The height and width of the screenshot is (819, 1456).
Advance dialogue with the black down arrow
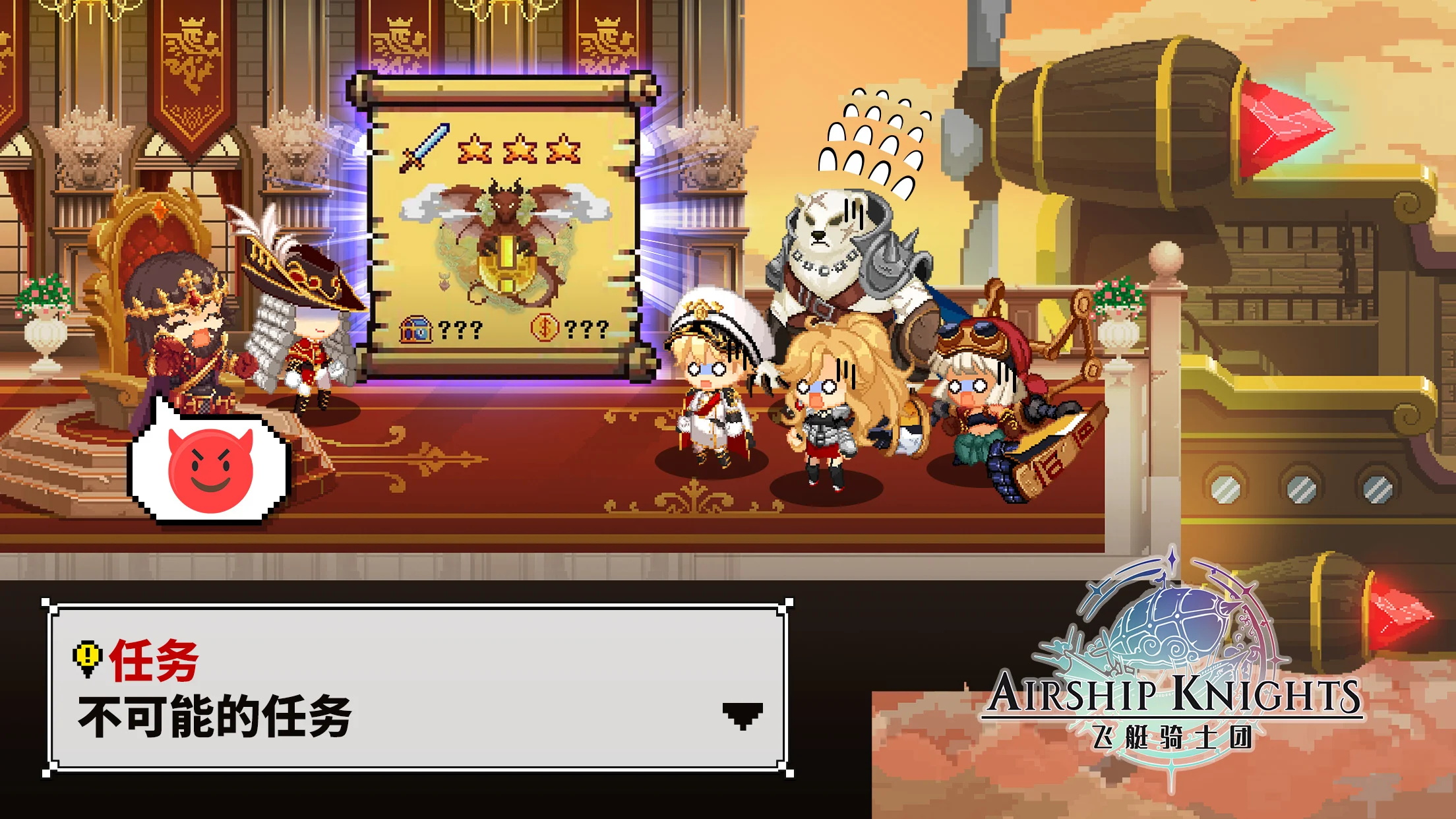pos(743,715)
